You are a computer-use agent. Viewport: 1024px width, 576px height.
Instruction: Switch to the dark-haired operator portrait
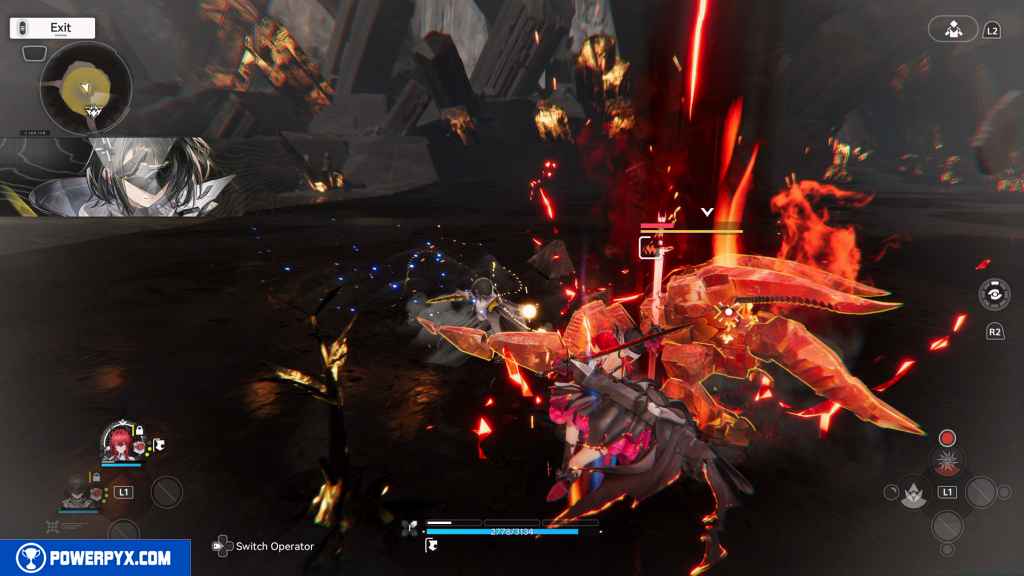click(x=78, y=490)
